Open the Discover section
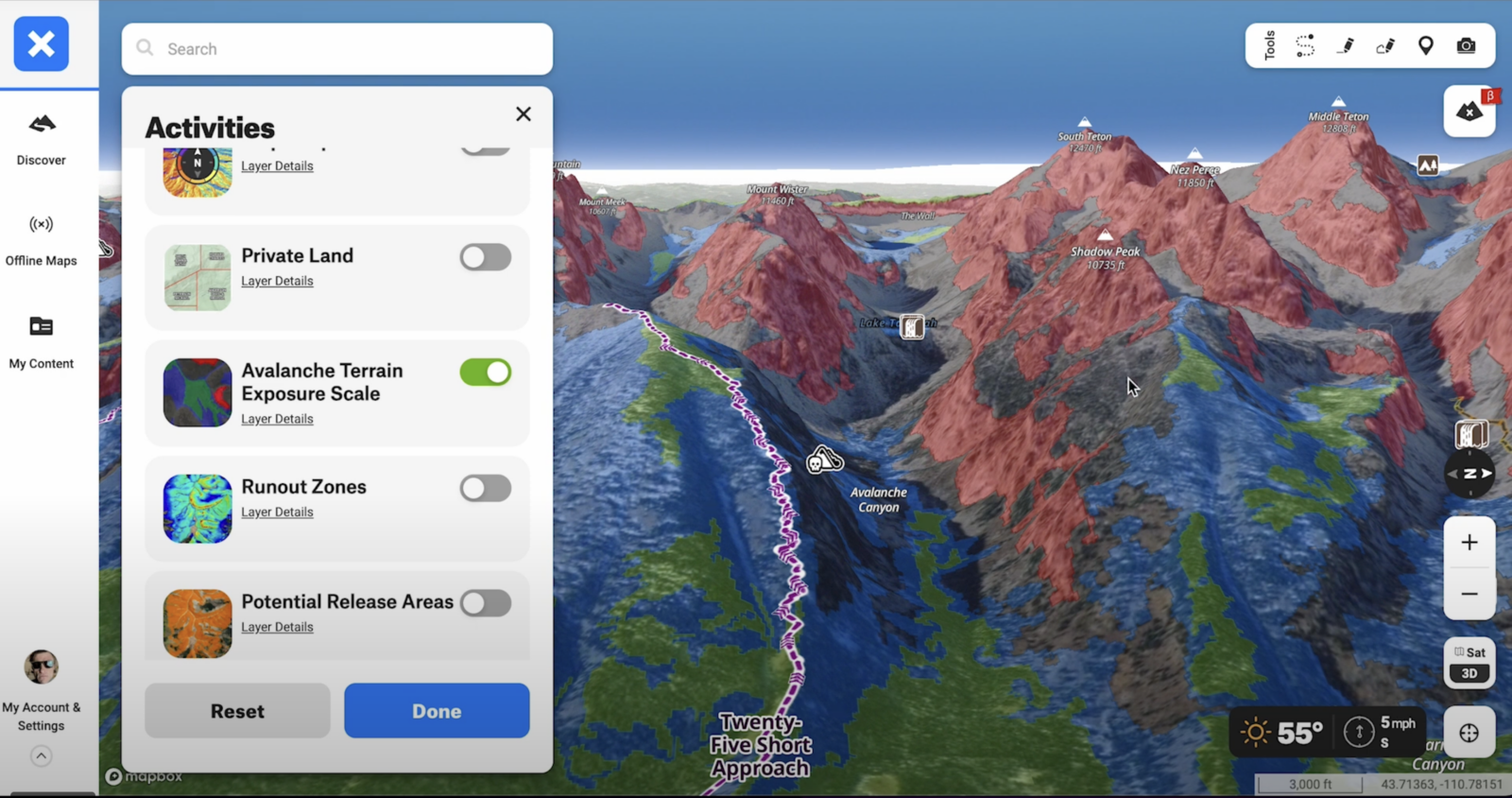The image size is (1512, 798). pyautogui.click(x=42, y=138)
